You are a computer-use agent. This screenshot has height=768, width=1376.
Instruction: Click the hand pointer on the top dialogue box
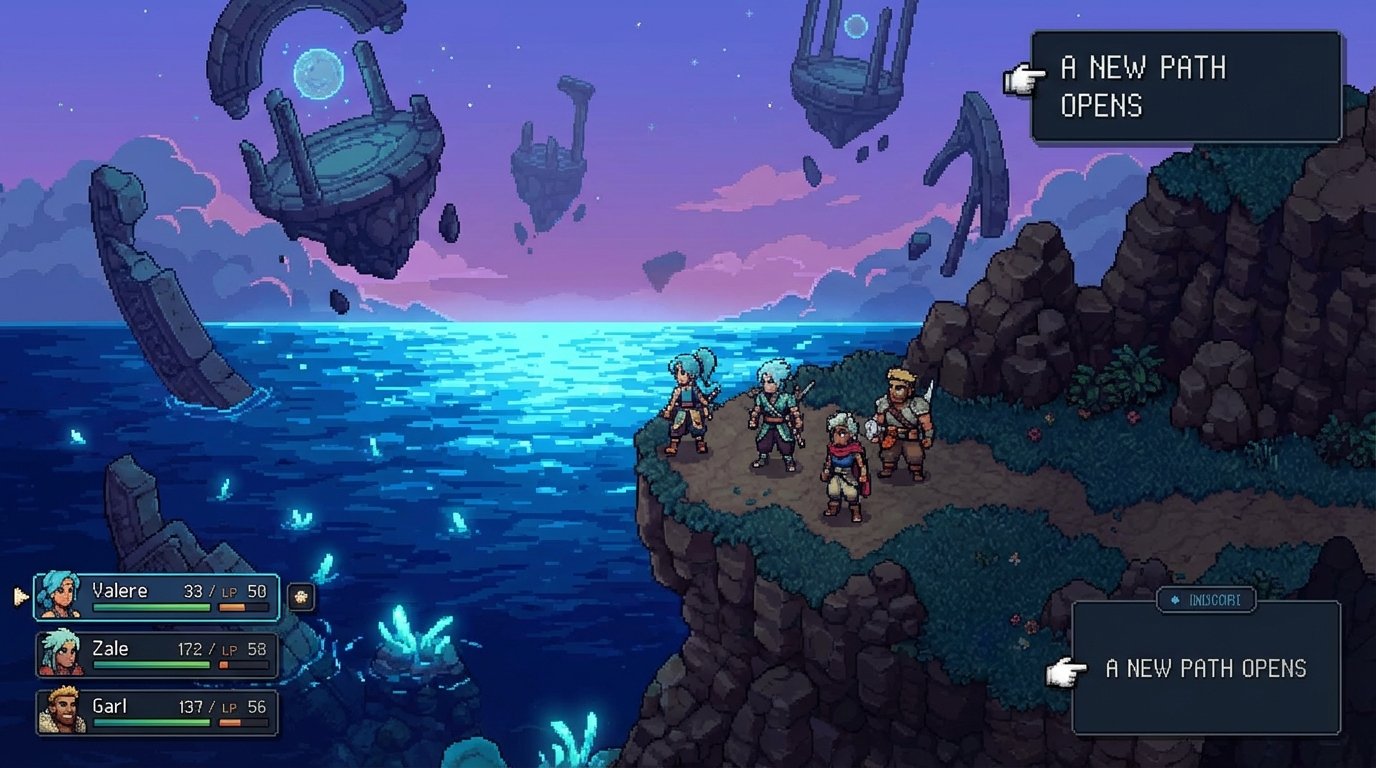tap(1024, 79)
